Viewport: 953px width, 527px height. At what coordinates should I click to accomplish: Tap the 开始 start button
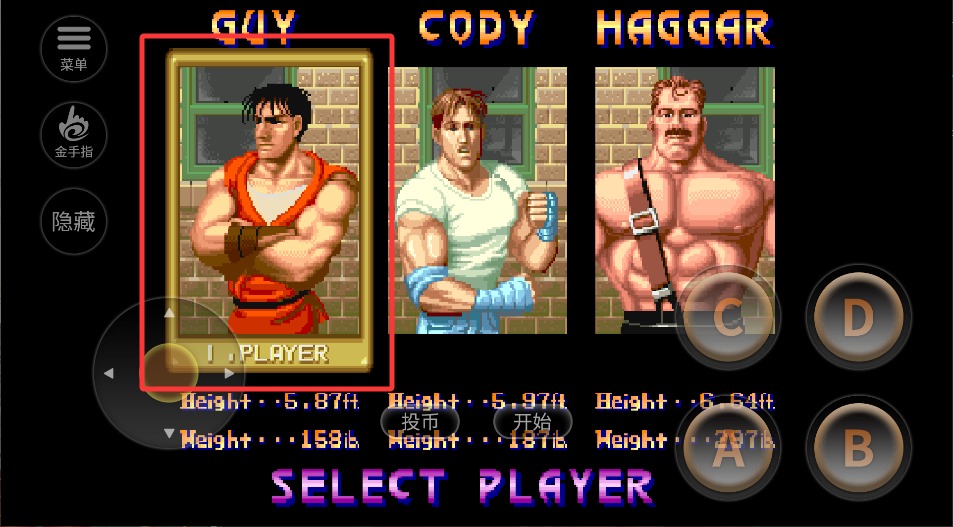tap(533, 422)
